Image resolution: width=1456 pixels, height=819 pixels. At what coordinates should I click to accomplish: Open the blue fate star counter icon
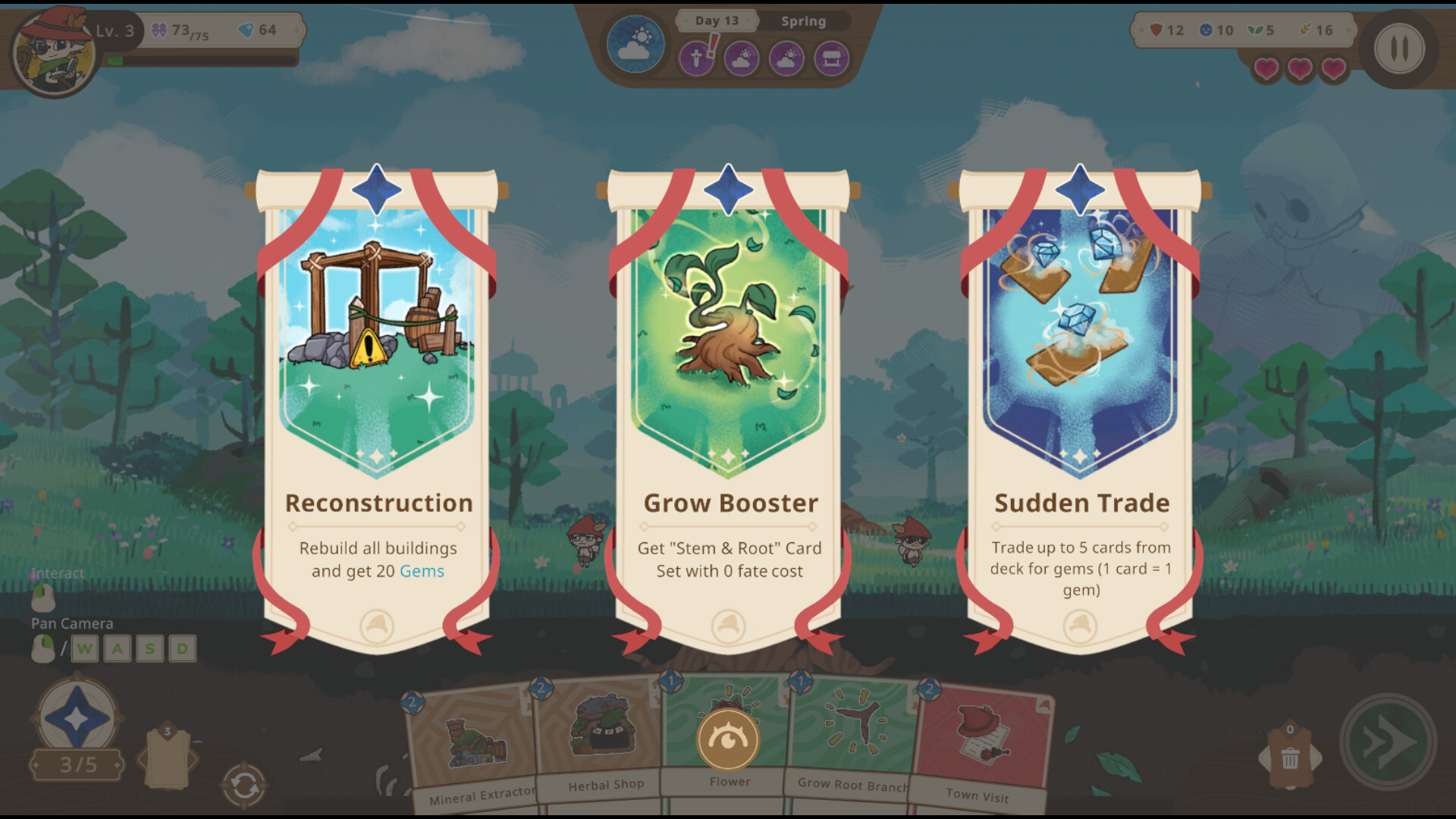[76, 713]
